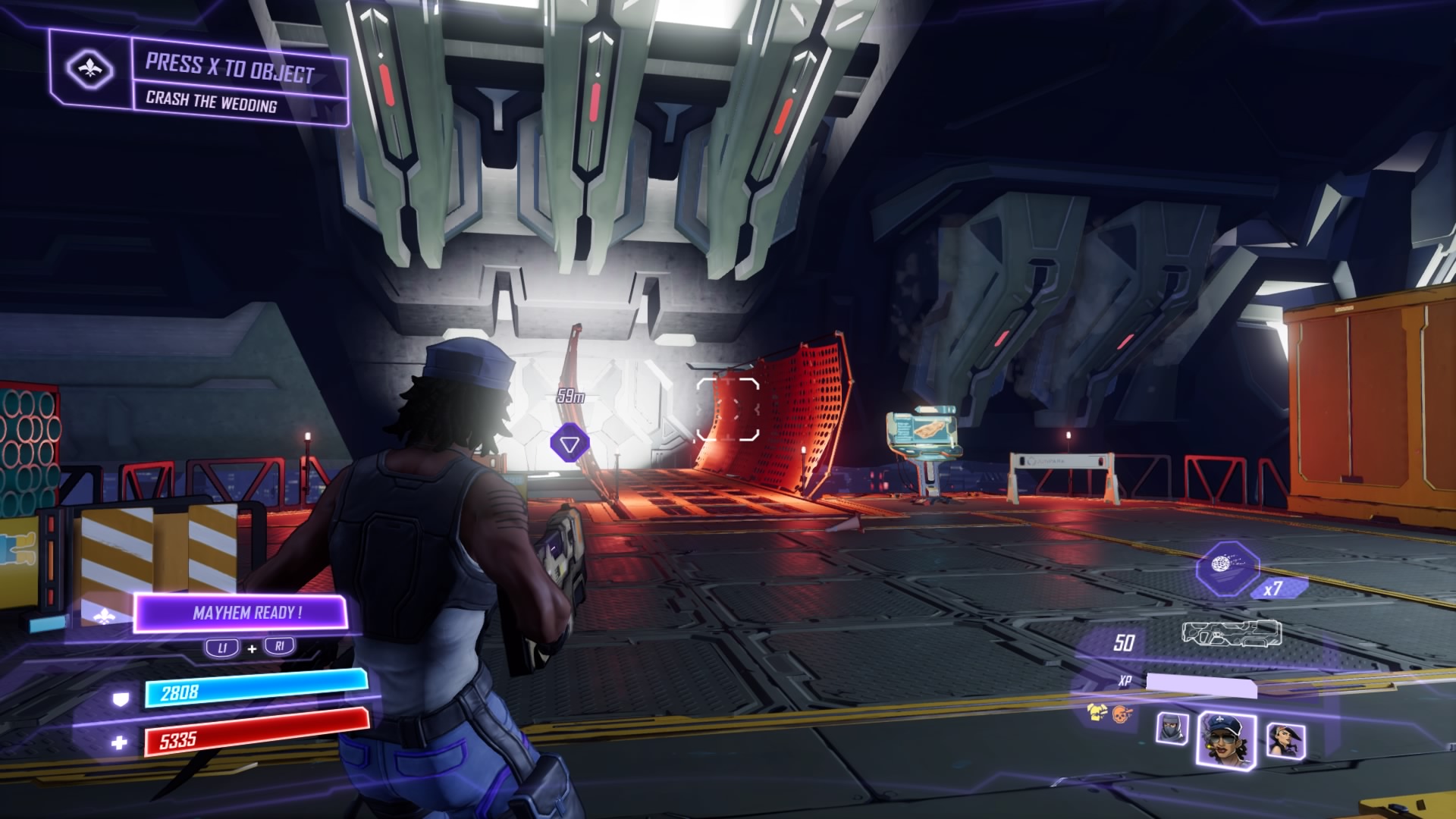This screenshot has width=1456, height=819.
Task: Click the orange skull status icon
Action: coord(1121,713)
